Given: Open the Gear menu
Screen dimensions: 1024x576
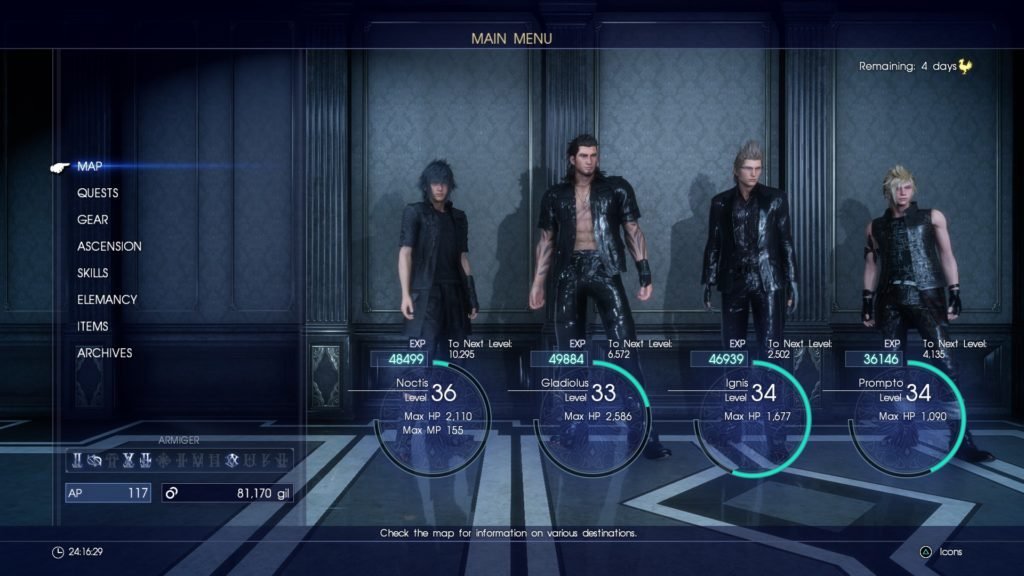Looking at the screenshot, I should [93, 220].
